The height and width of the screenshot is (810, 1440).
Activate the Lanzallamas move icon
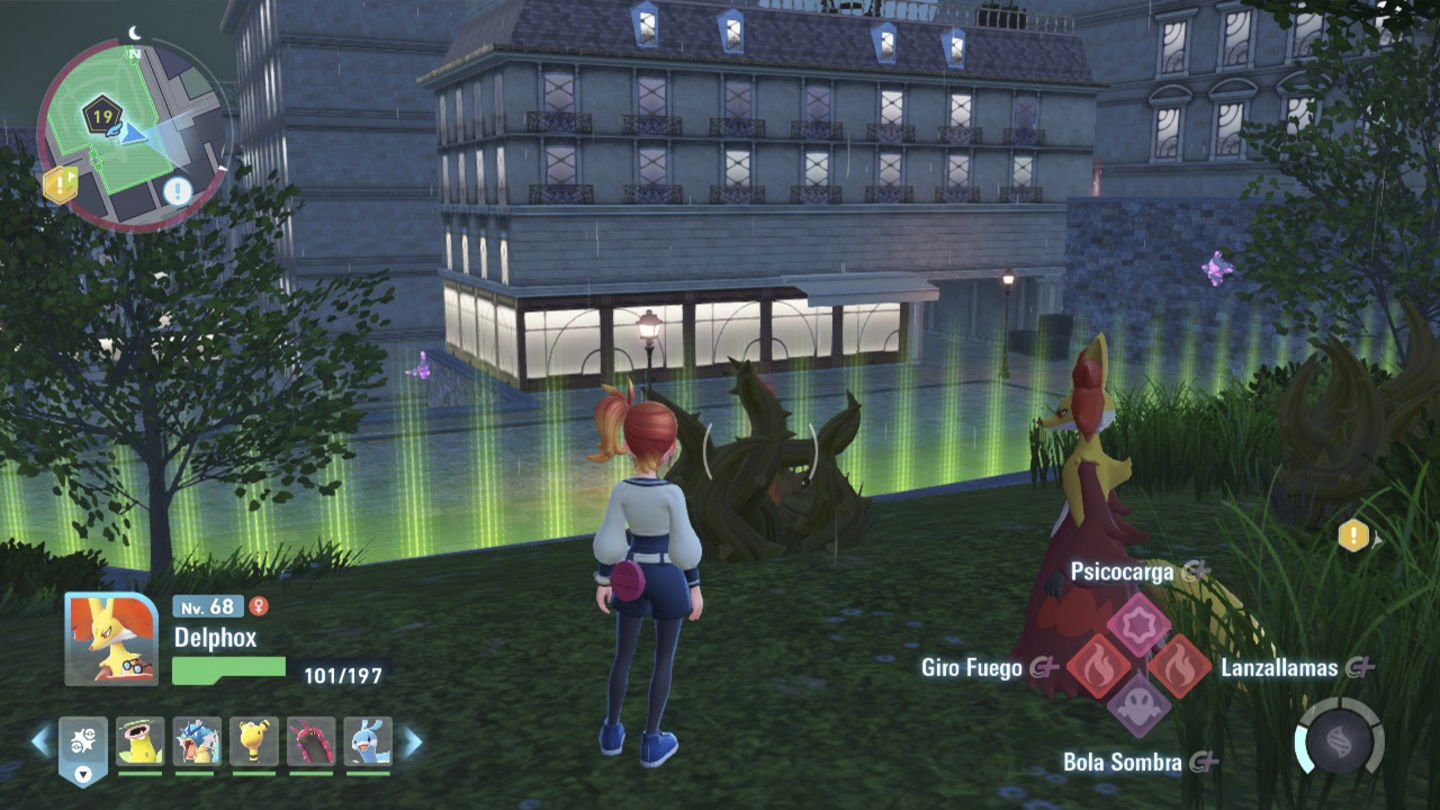coord(1180,667)
